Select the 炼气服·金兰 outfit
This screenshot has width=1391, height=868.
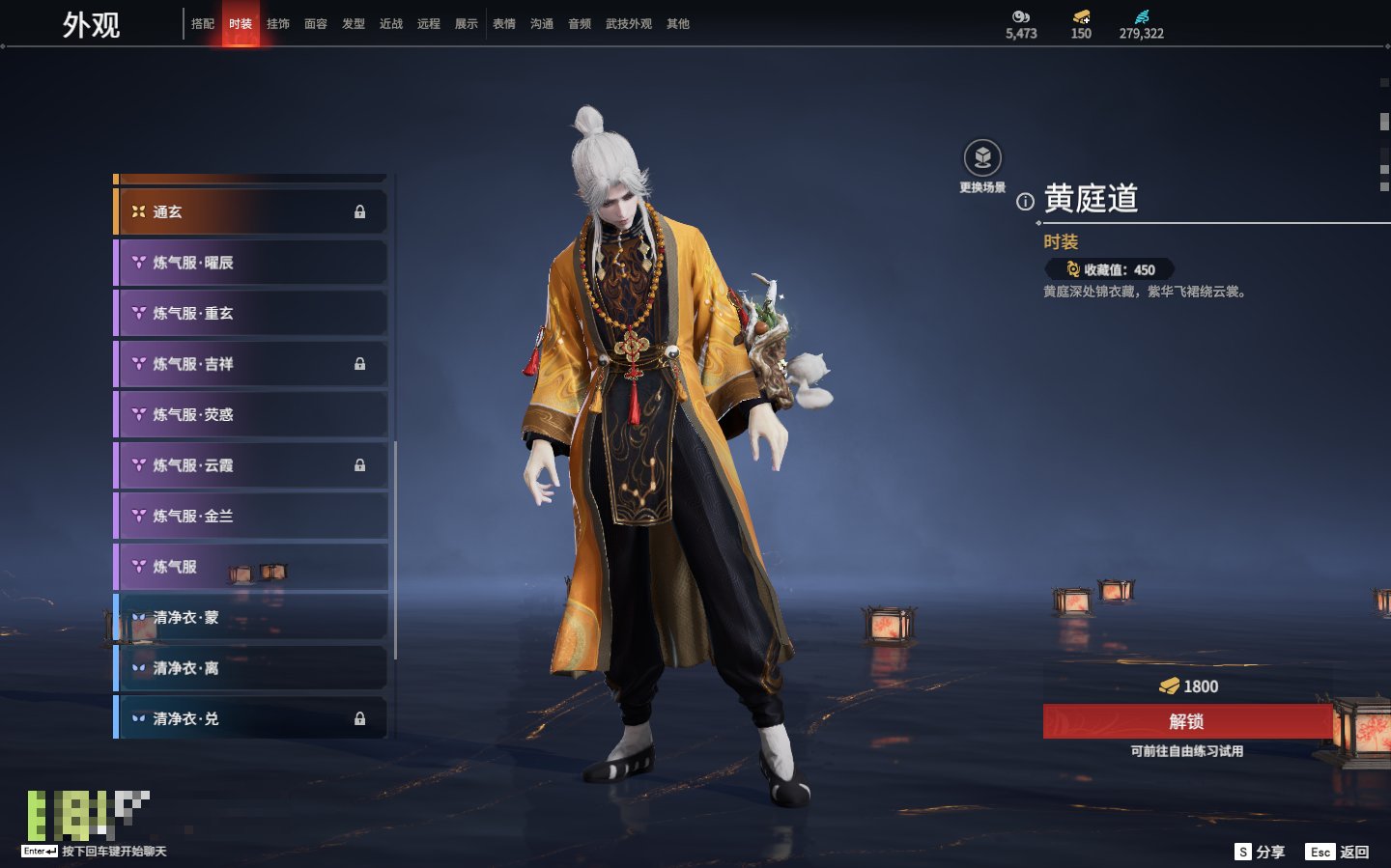[x=251, y=516]
